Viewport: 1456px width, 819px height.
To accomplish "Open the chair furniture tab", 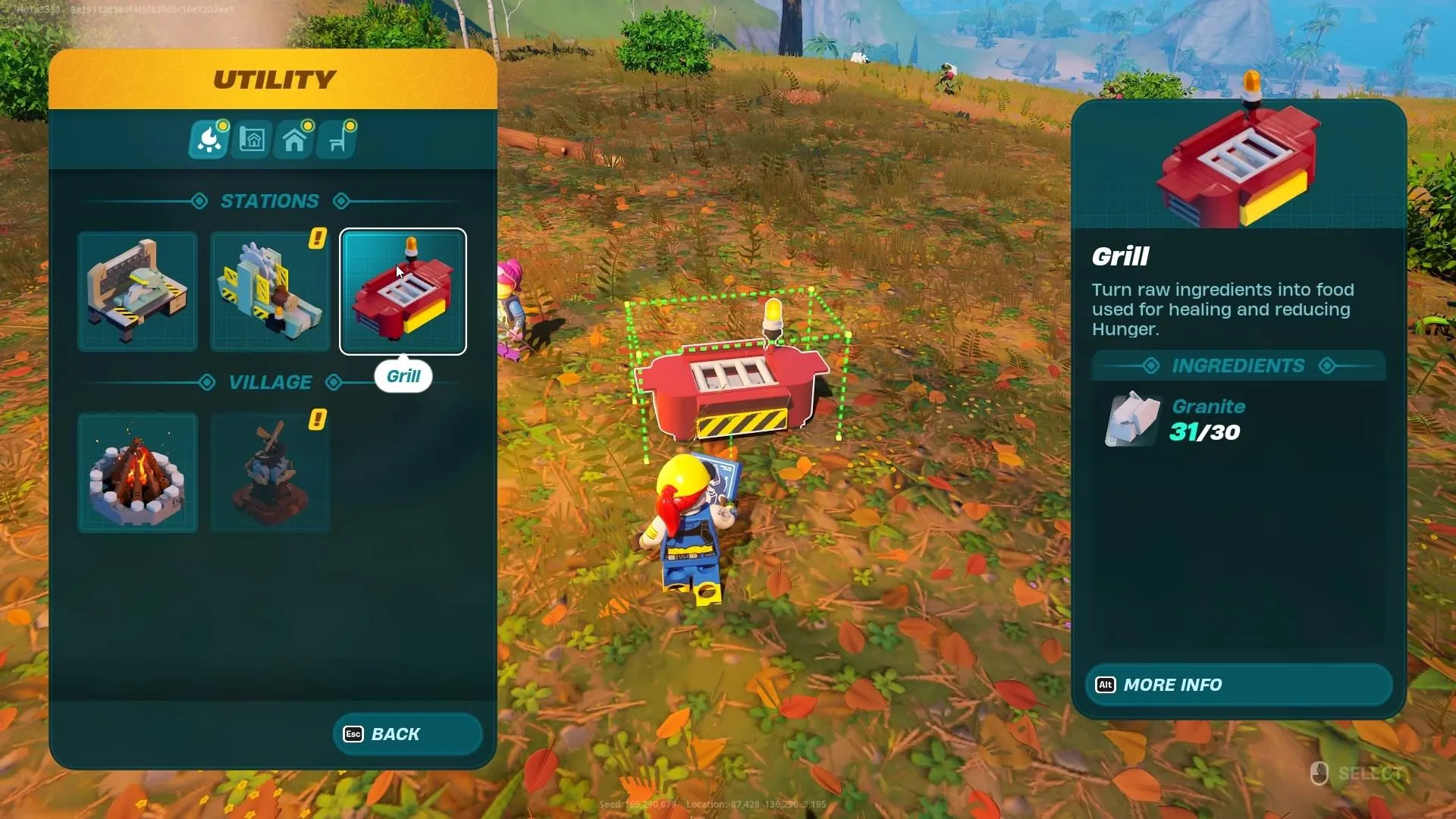I will (337, 140).
